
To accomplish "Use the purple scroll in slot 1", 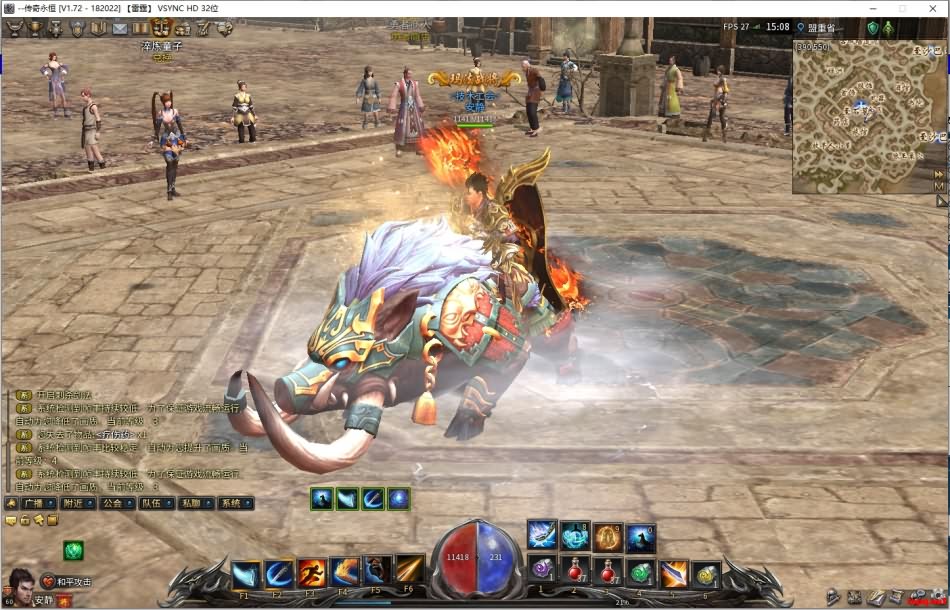I will tap(543, 569).
